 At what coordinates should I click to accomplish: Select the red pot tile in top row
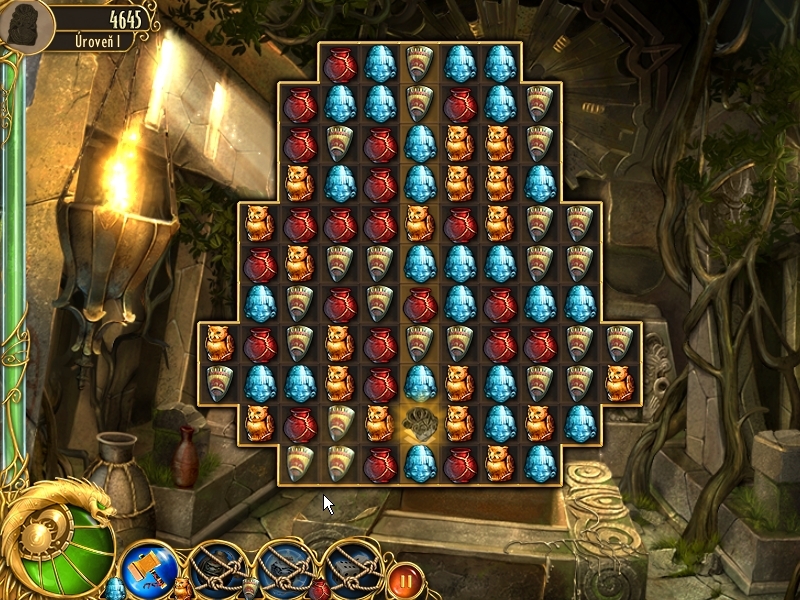coord(340,64)
